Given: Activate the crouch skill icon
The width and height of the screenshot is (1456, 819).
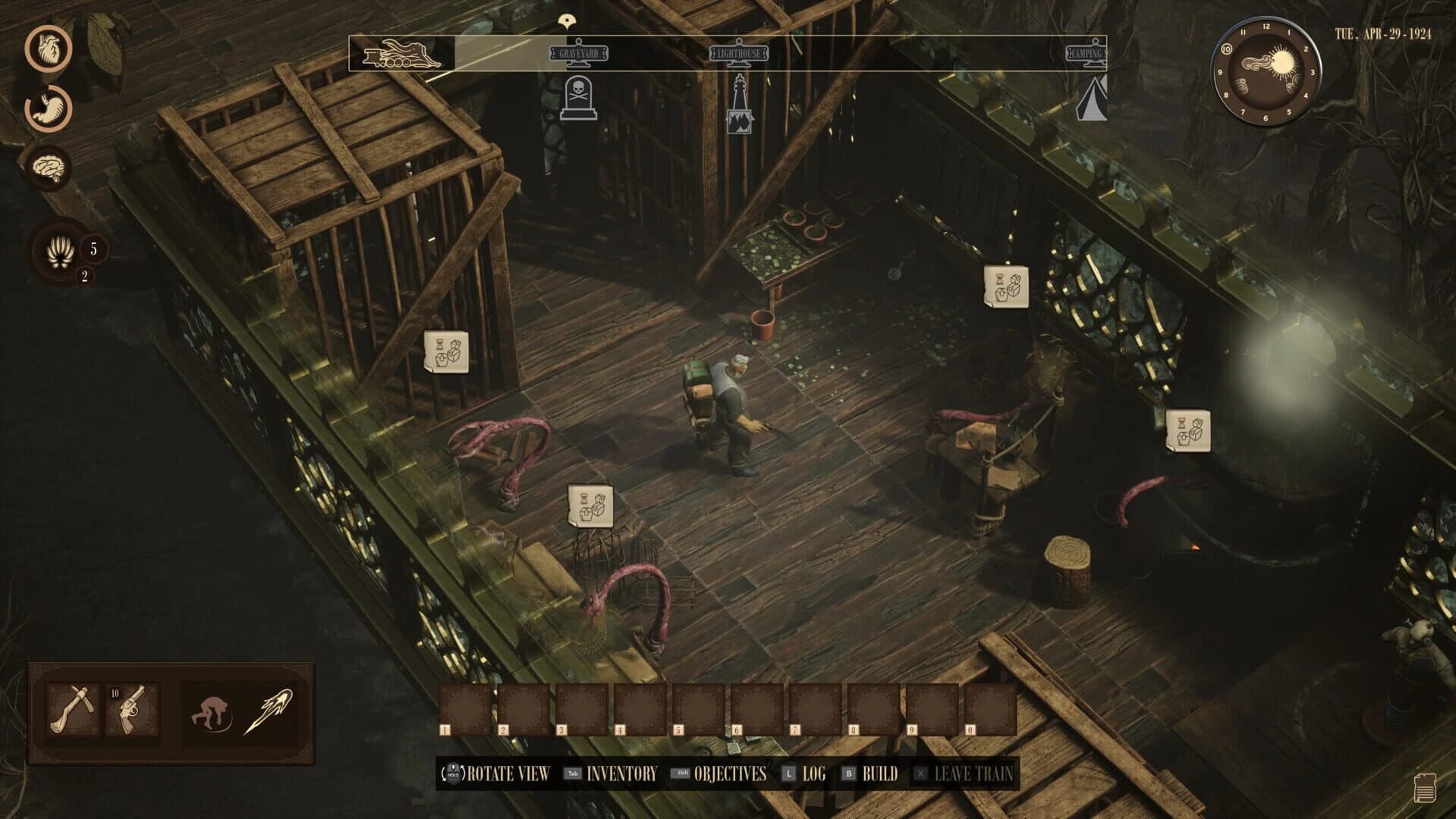Looking at the screenshot, I should coord(210,709).
